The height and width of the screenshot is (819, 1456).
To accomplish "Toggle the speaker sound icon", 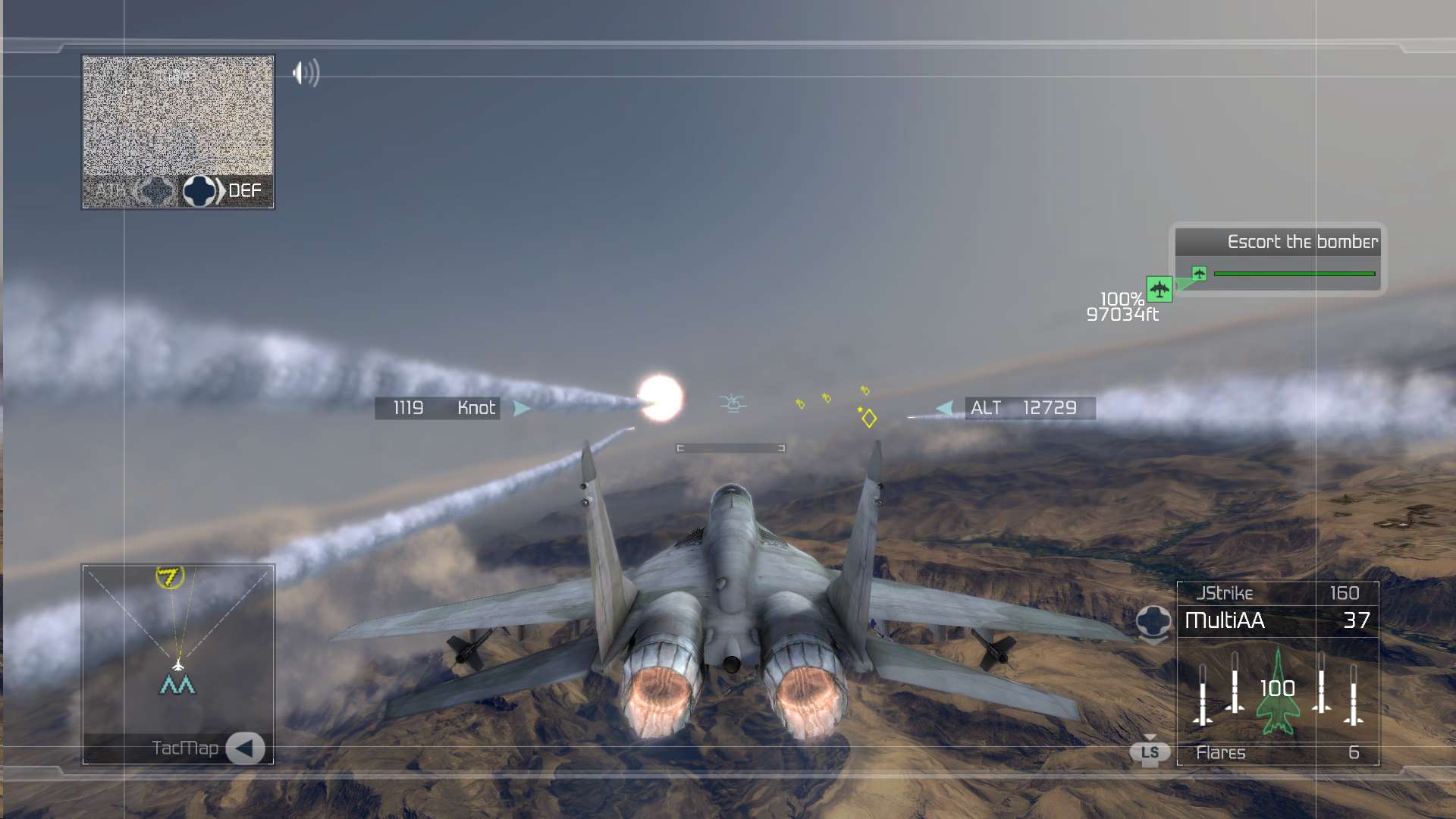I will tap(306, 73).
